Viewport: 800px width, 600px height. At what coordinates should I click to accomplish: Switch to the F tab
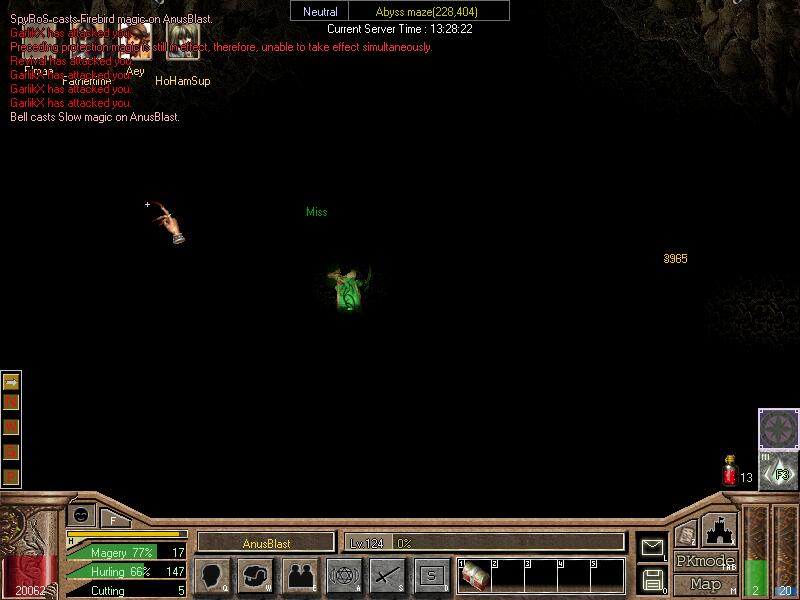pos(114,518)
